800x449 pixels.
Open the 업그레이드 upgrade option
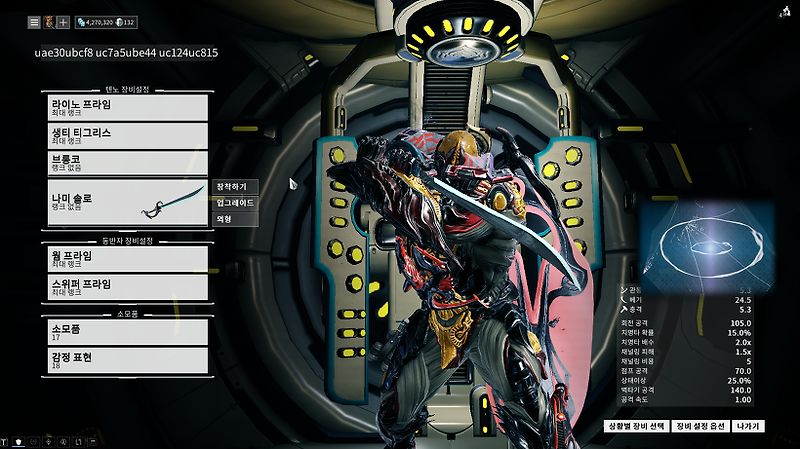click(x=237, y=203)
